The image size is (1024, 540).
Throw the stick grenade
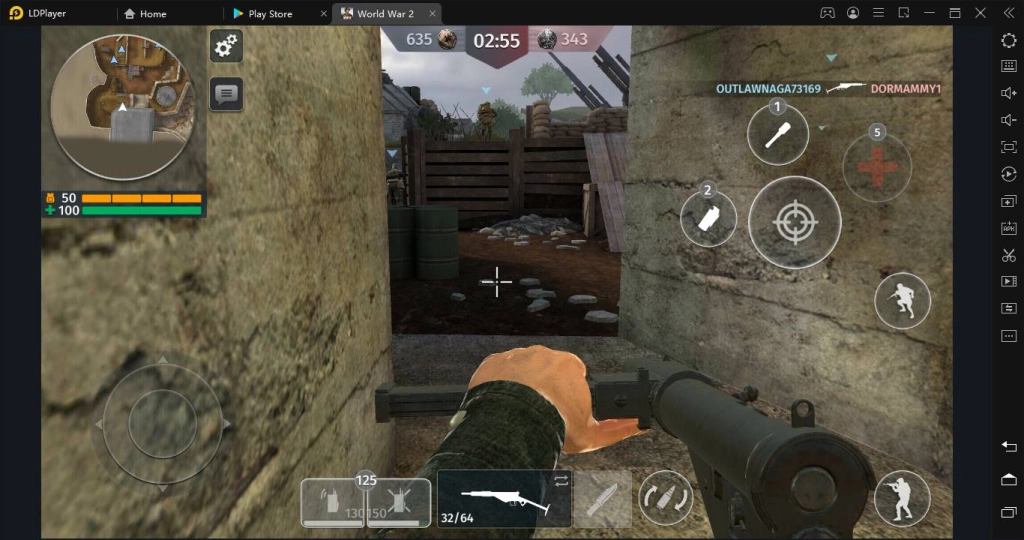778,135
